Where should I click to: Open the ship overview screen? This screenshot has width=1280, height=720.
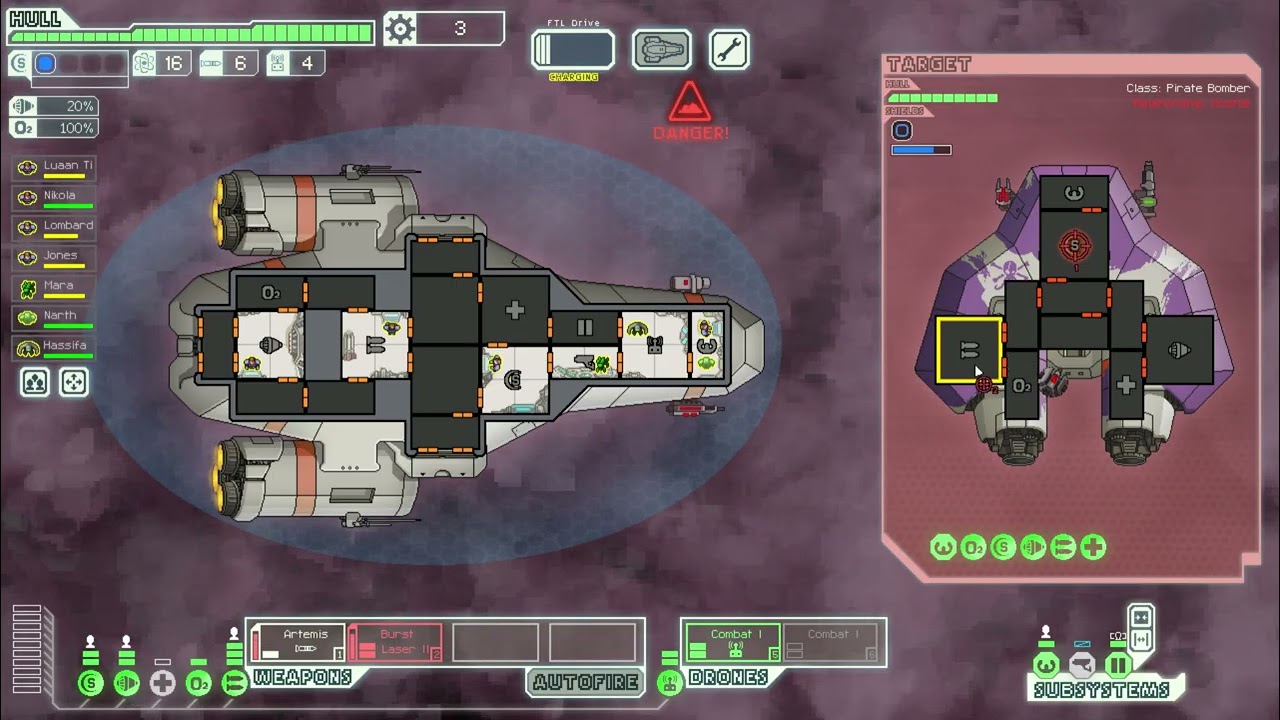(661, 50)
